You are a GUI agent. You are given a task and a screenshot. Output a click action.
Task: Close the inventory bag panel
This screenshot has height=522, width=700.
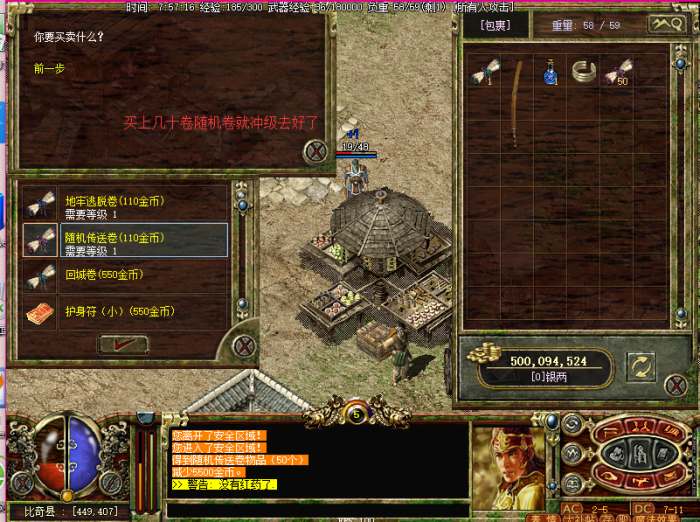point(675,385)
